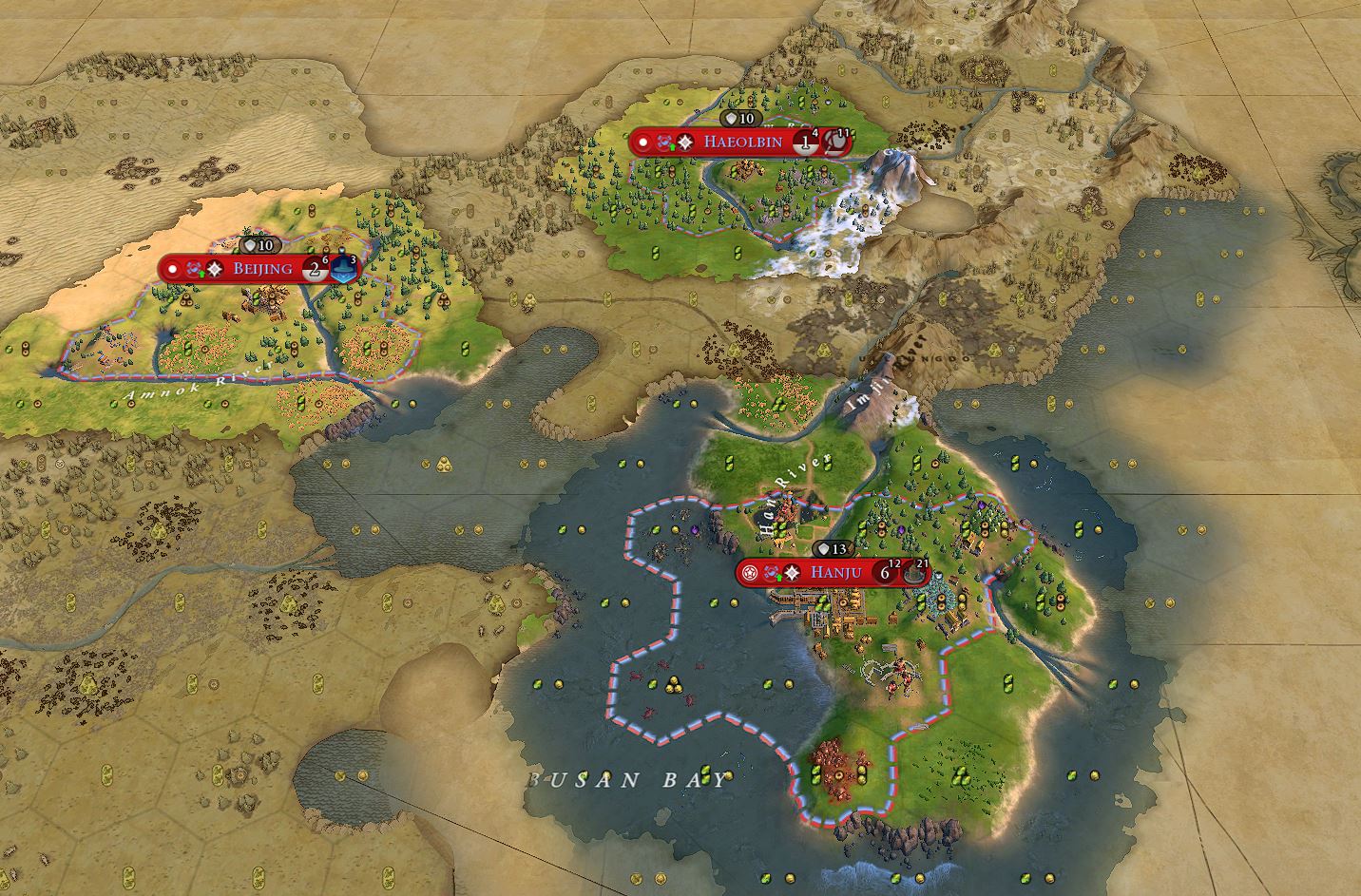The height and width of the screenshot is (896, 1361).
Task: Select Haeolbin's production icon on its banner
Action: [x=834, y=143]
